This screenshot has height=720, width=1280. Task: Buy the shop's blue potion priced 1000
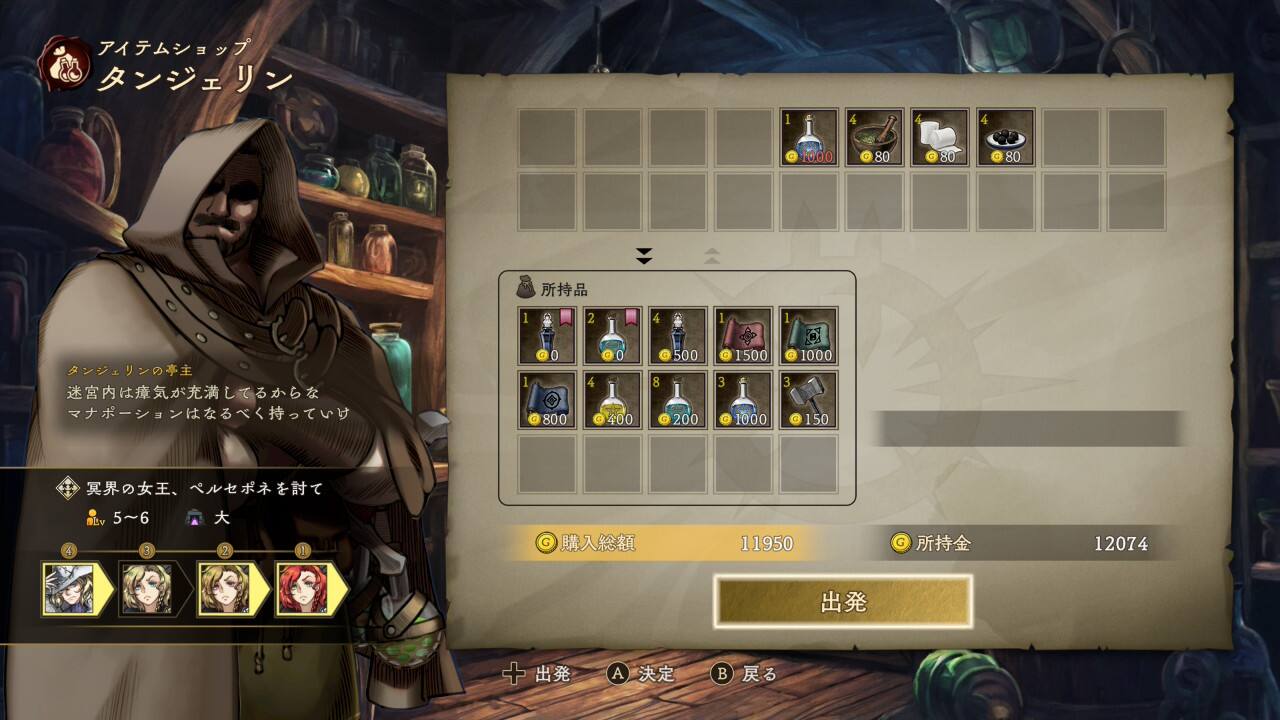tap(808, 137)
